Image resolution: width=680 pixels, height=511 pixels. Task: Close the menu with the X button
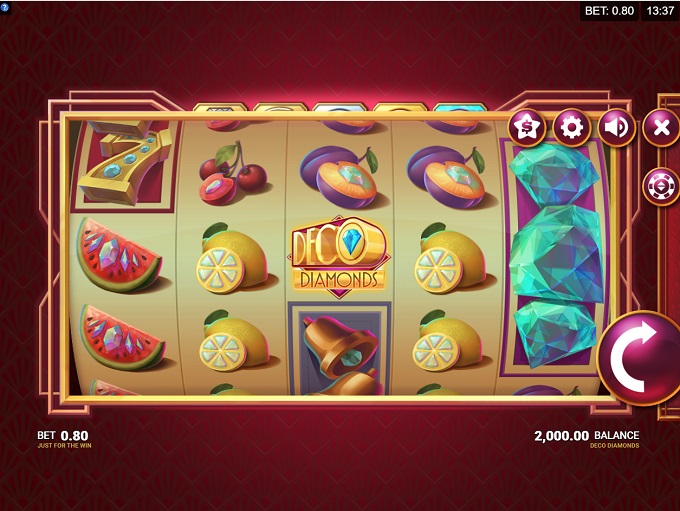pyautogui.click(x=660, y=128)
